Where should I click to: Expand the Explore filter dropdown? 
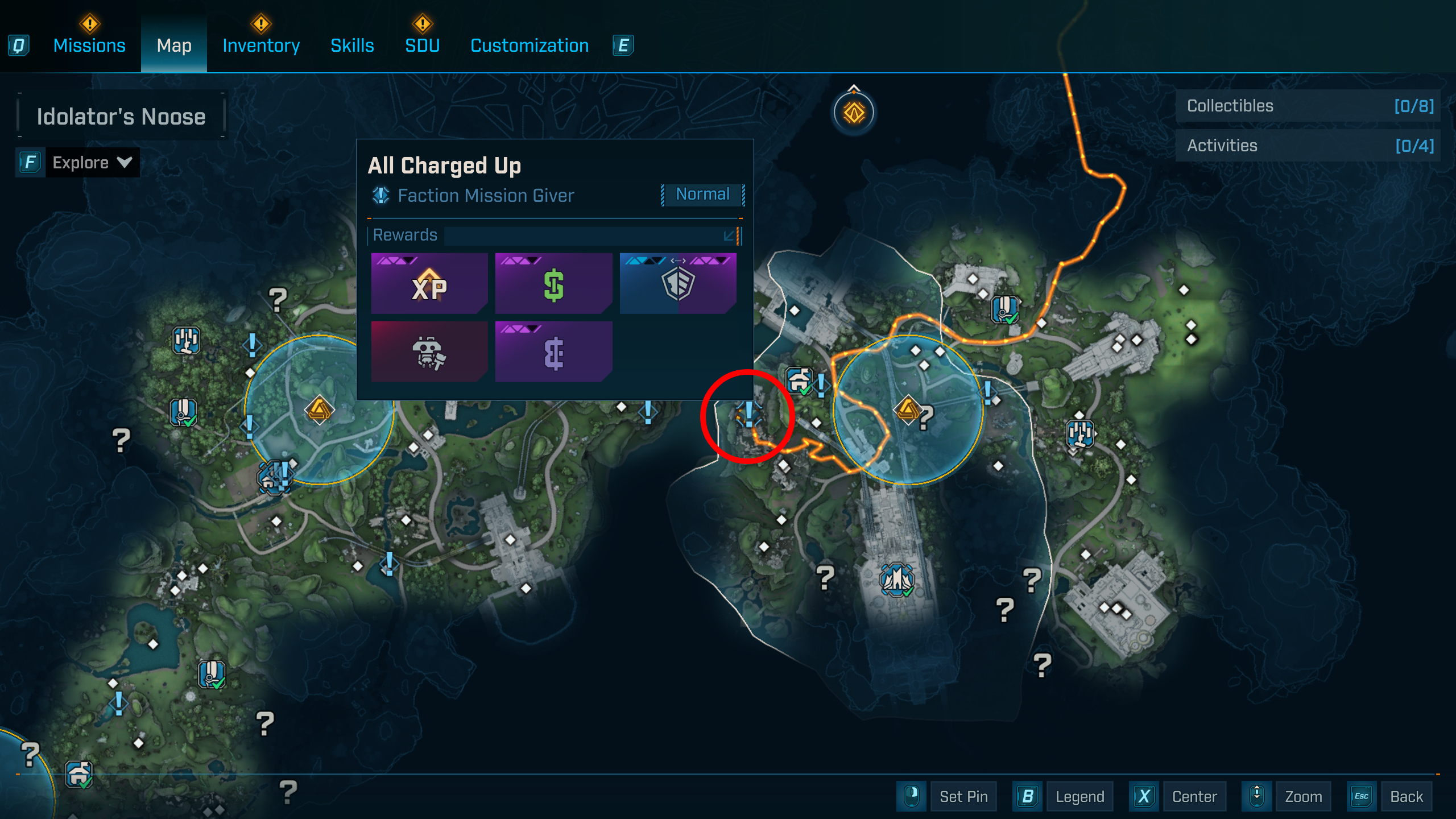click(91, 163)
